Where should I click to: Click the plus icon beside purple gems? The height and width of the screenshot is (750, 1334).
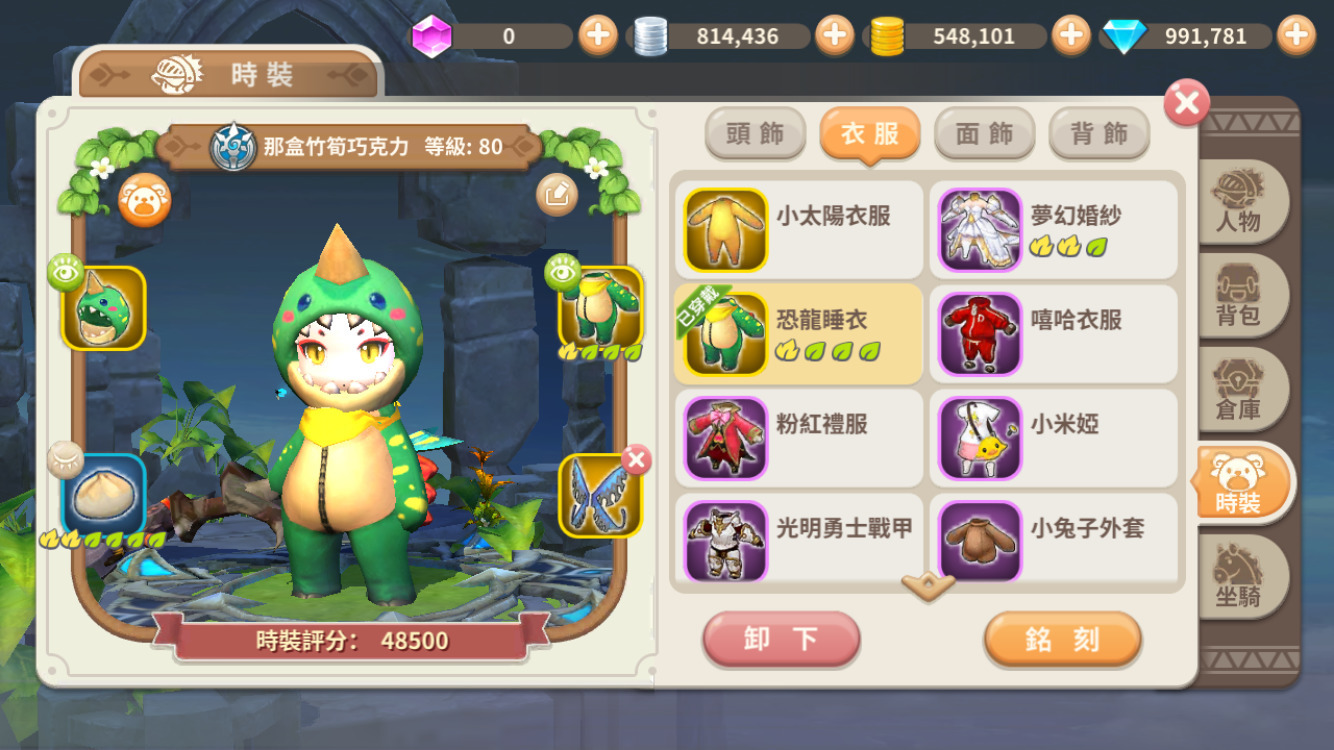[x=598, y=35]
